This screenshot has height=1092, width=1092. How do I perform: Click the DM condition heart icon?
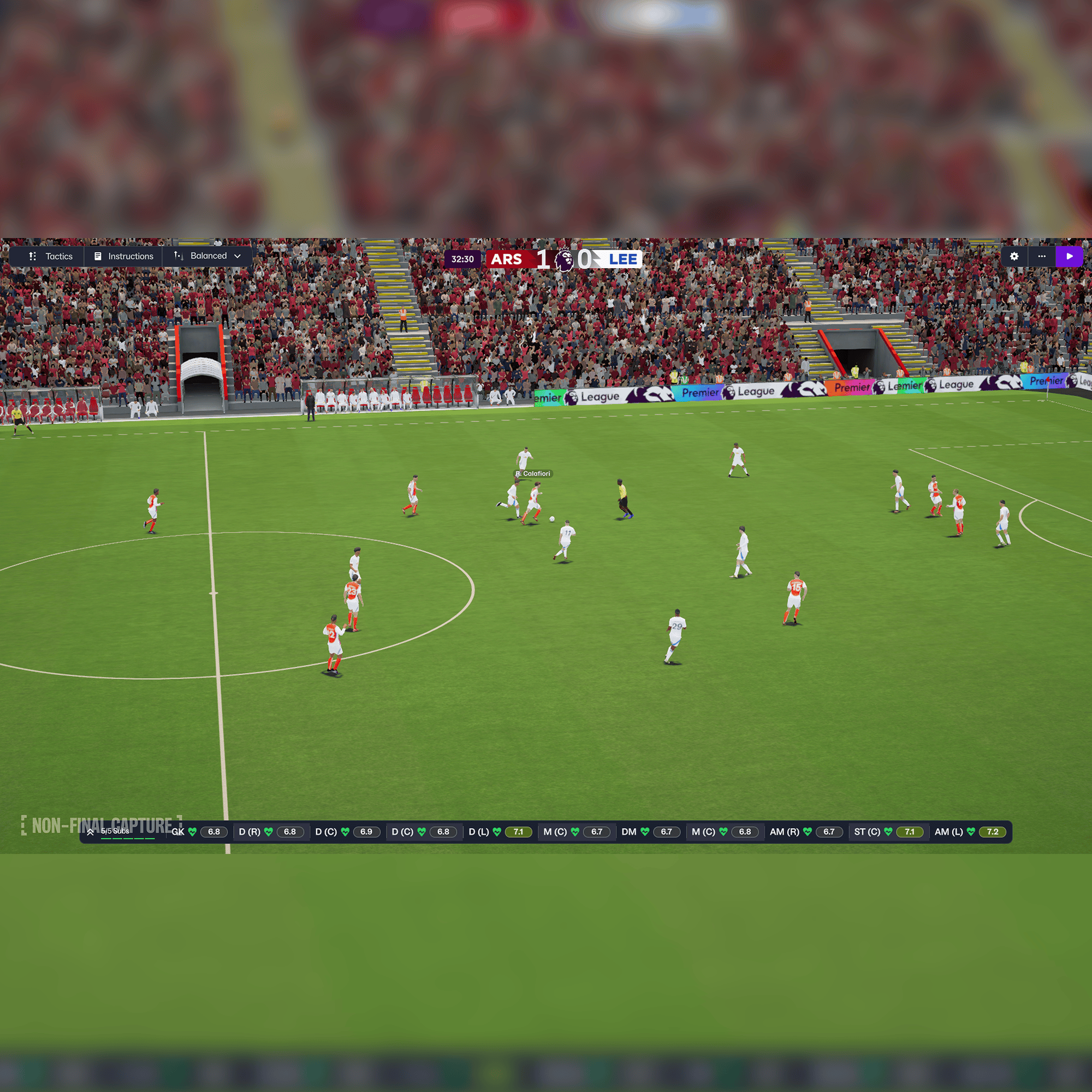click(x=644, y=832)
